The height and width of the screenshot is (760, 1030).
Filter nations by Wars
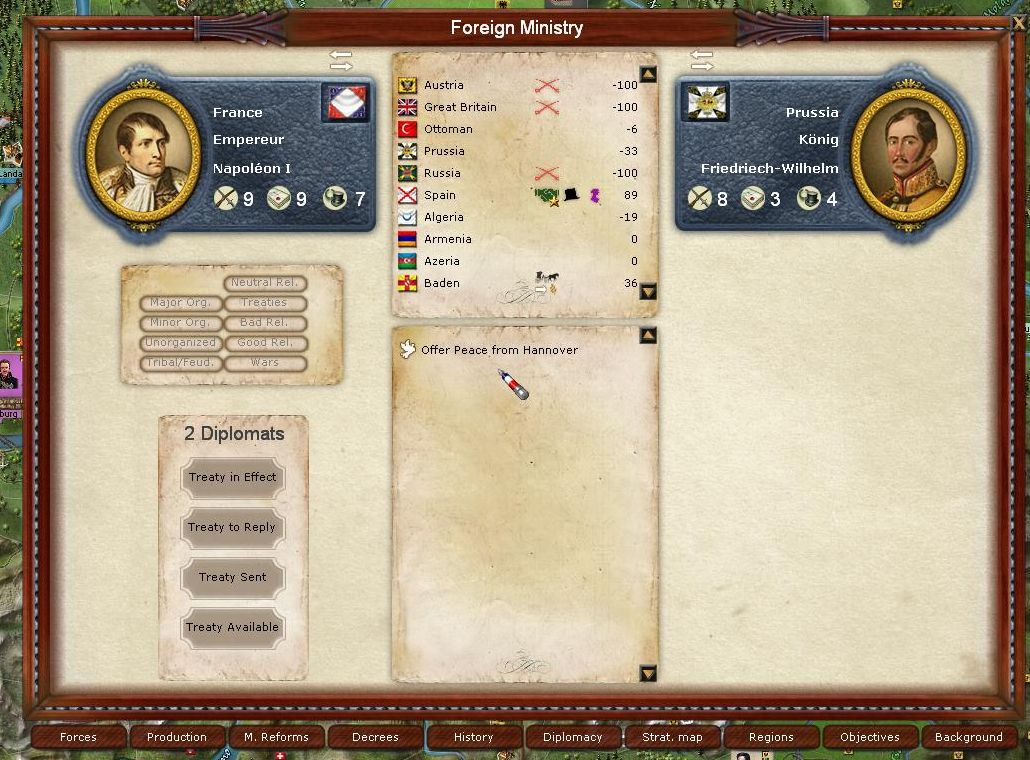[265, 363]
